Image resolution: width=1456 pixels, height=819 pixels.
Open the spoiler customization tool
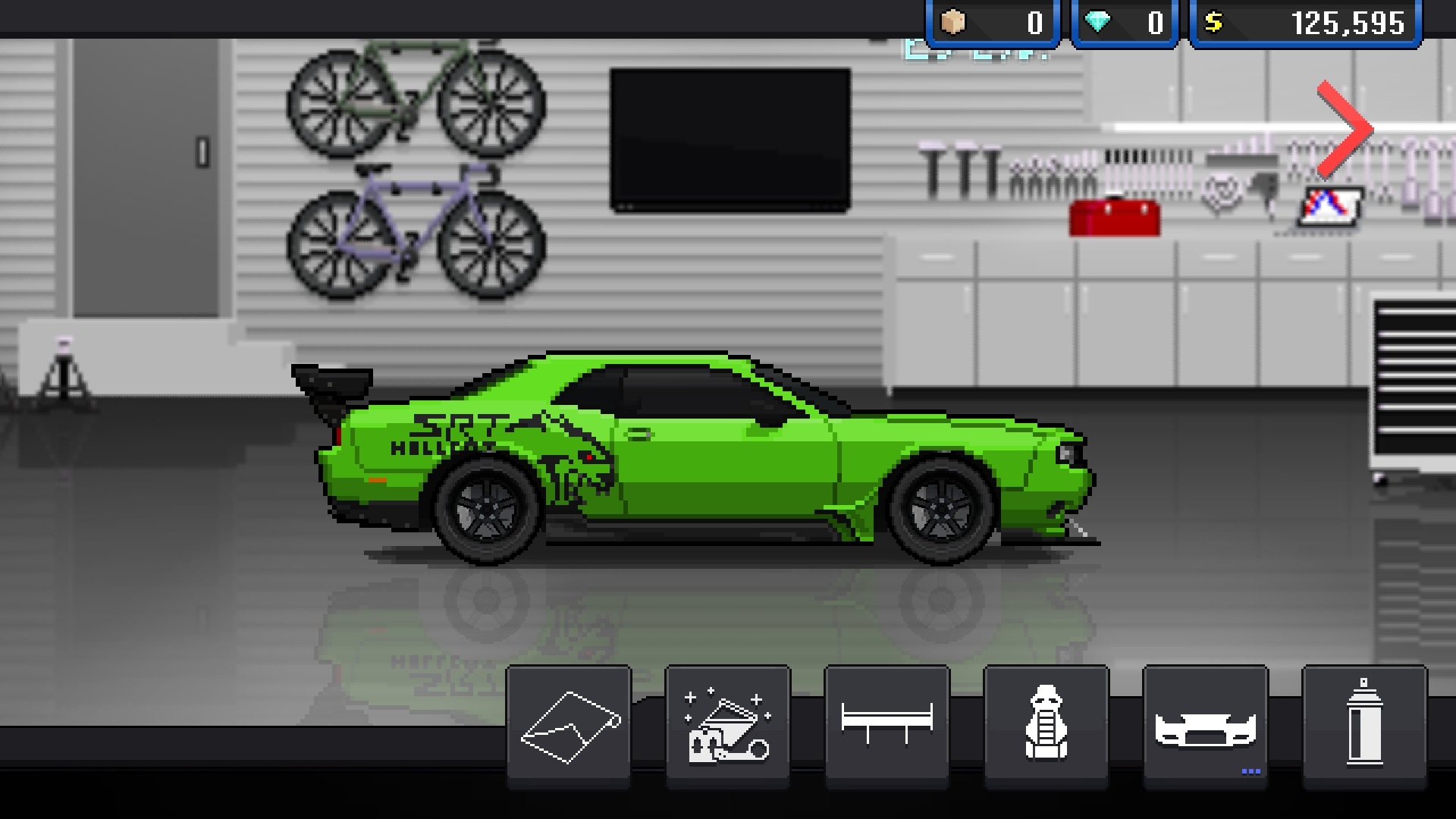click(x=886, y=726)
